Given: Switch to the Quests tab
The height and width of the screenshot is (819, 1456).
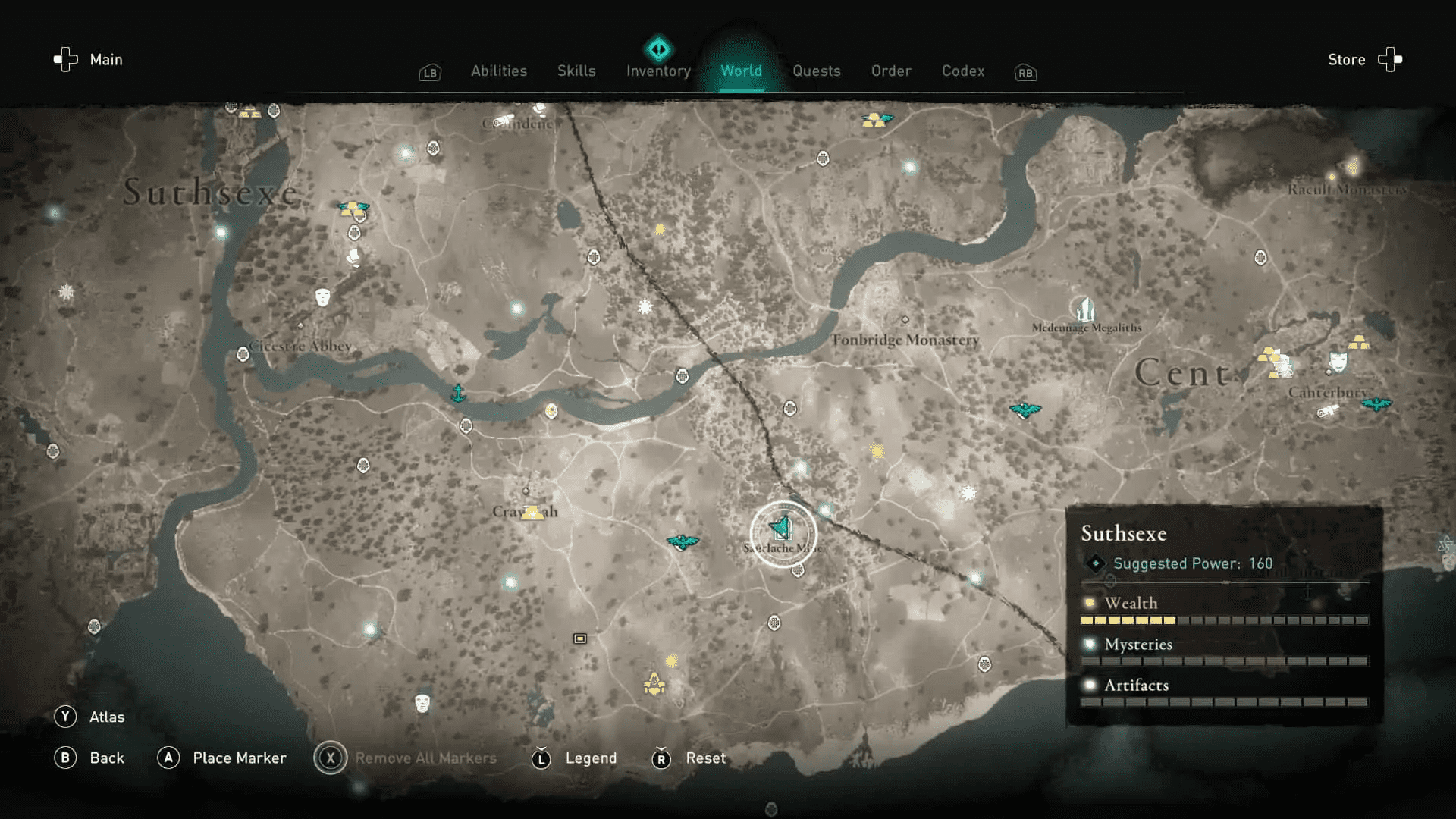Looking at the screenshot, I should tap(816, 71).
